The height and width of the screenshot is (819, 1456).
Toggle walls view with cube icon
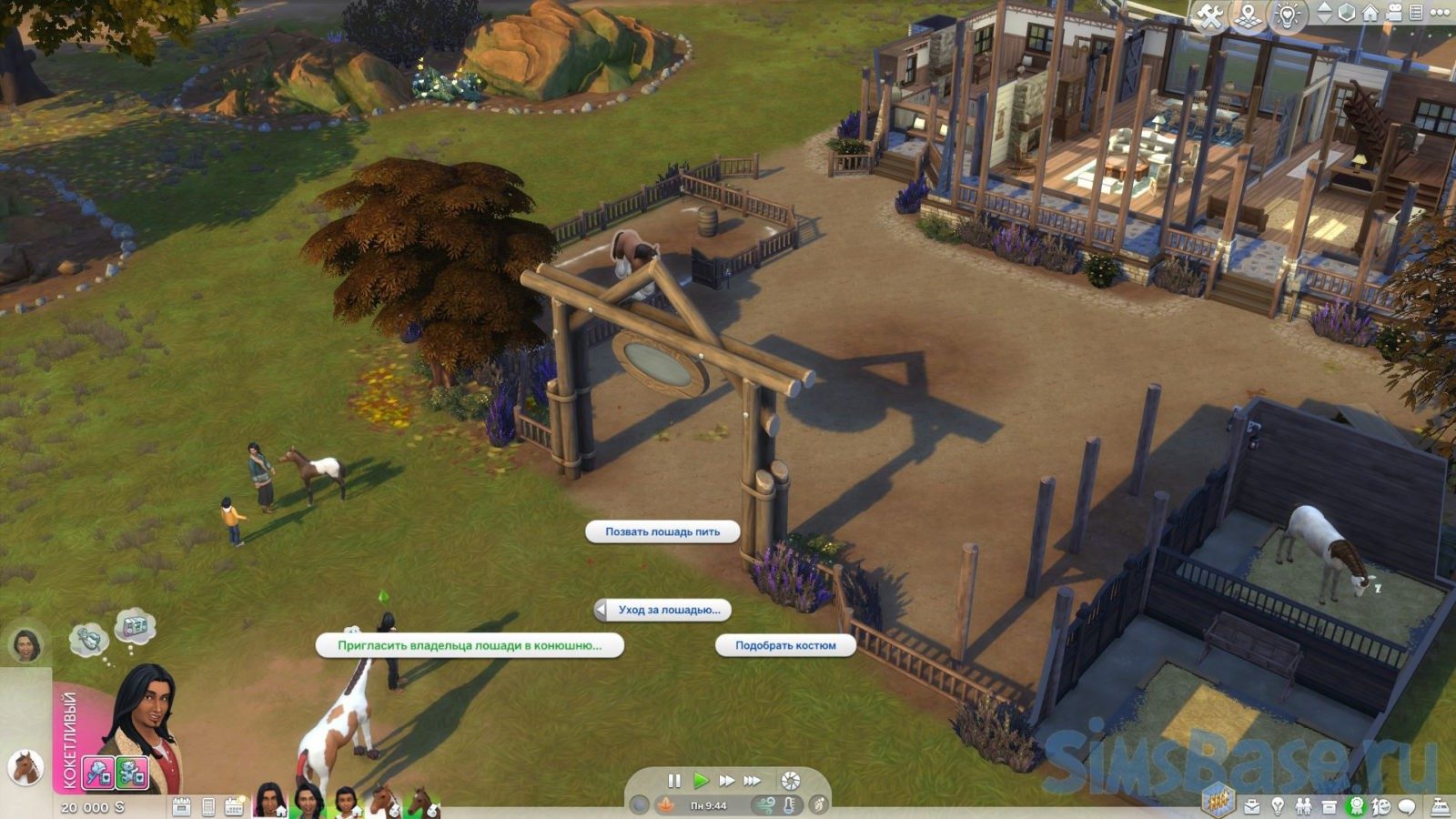click(x=1347, y=13)
